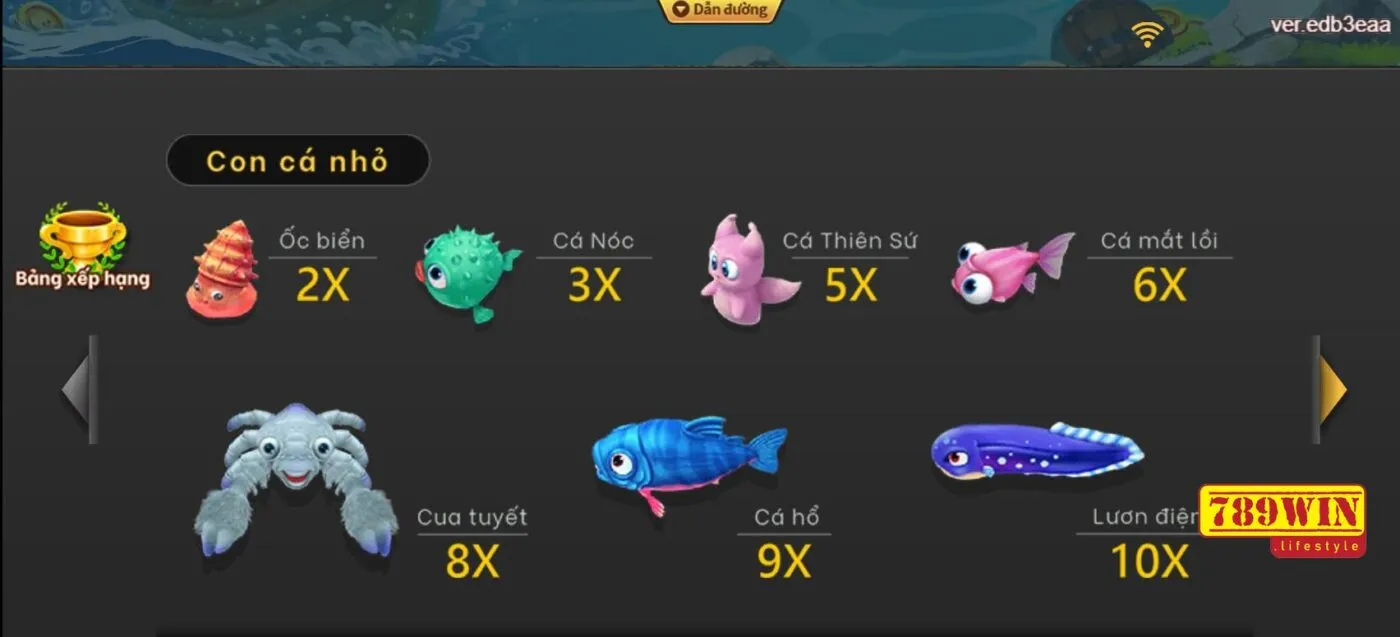This screenshot has width=1400, height=637.
Task: Go to the previous paytable page
Action: click(x=79, y=389)
